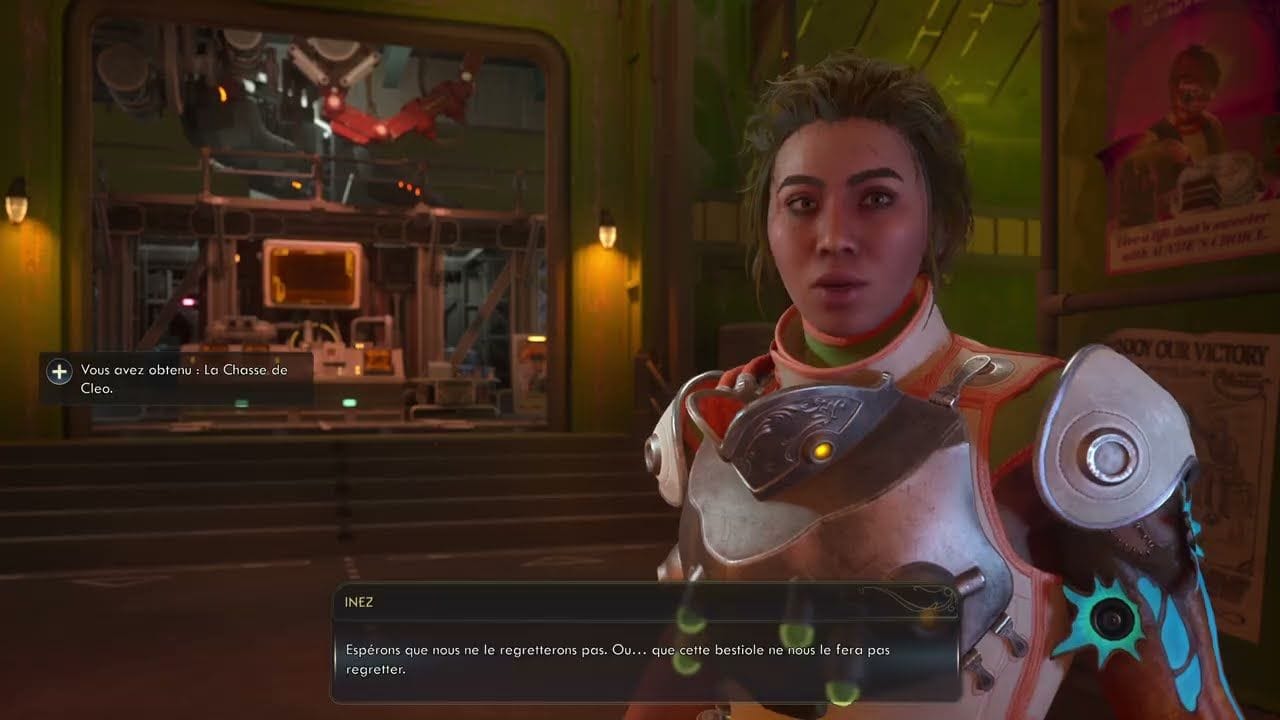Viewport: 1280px width, 720px height.
Task: Click the plus icon on the item notification
Action: point(60,372)
